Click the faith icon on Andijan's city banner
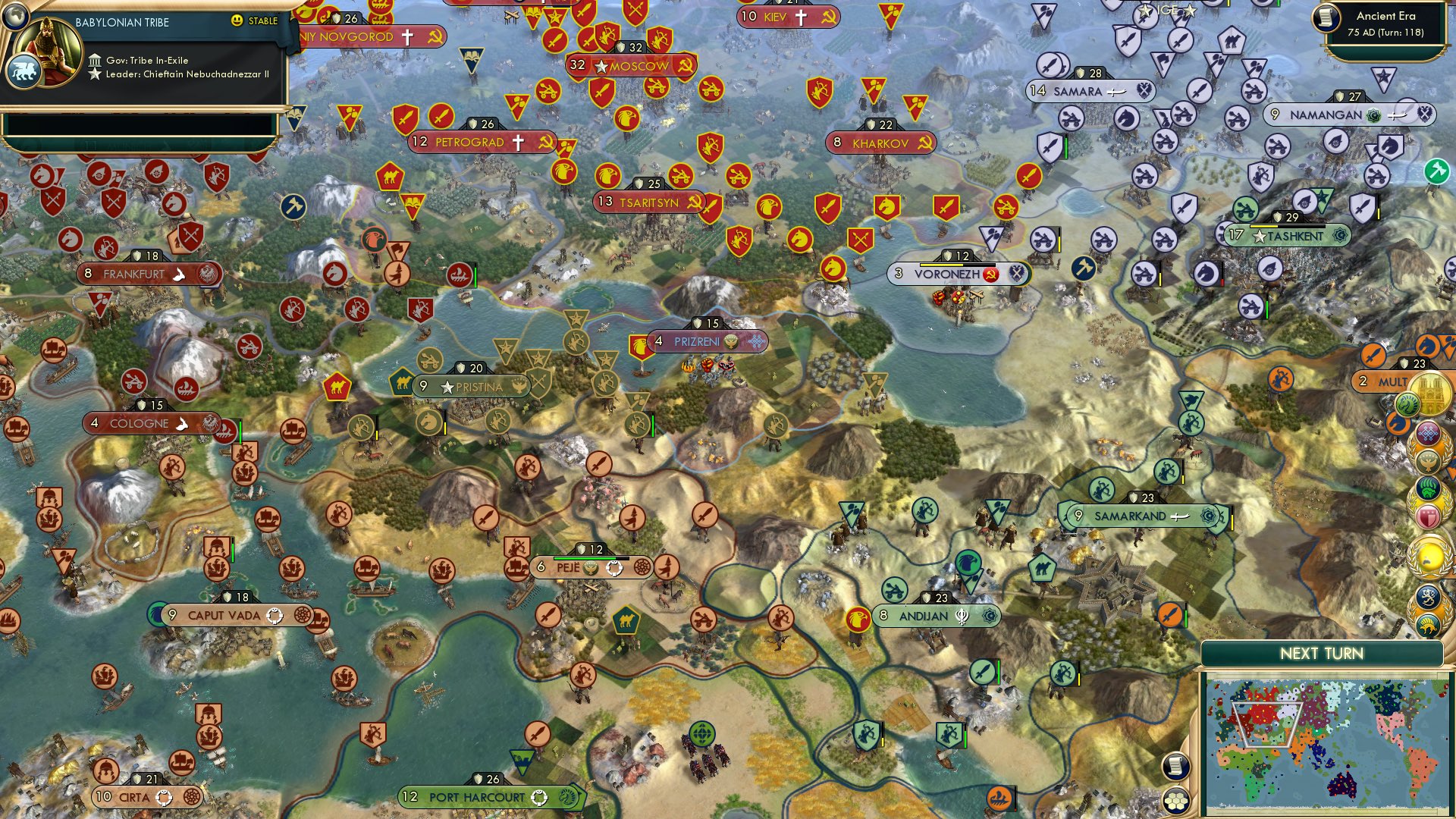The height and width of the screenshot is (819, 1456). click(x=960, y=617)
